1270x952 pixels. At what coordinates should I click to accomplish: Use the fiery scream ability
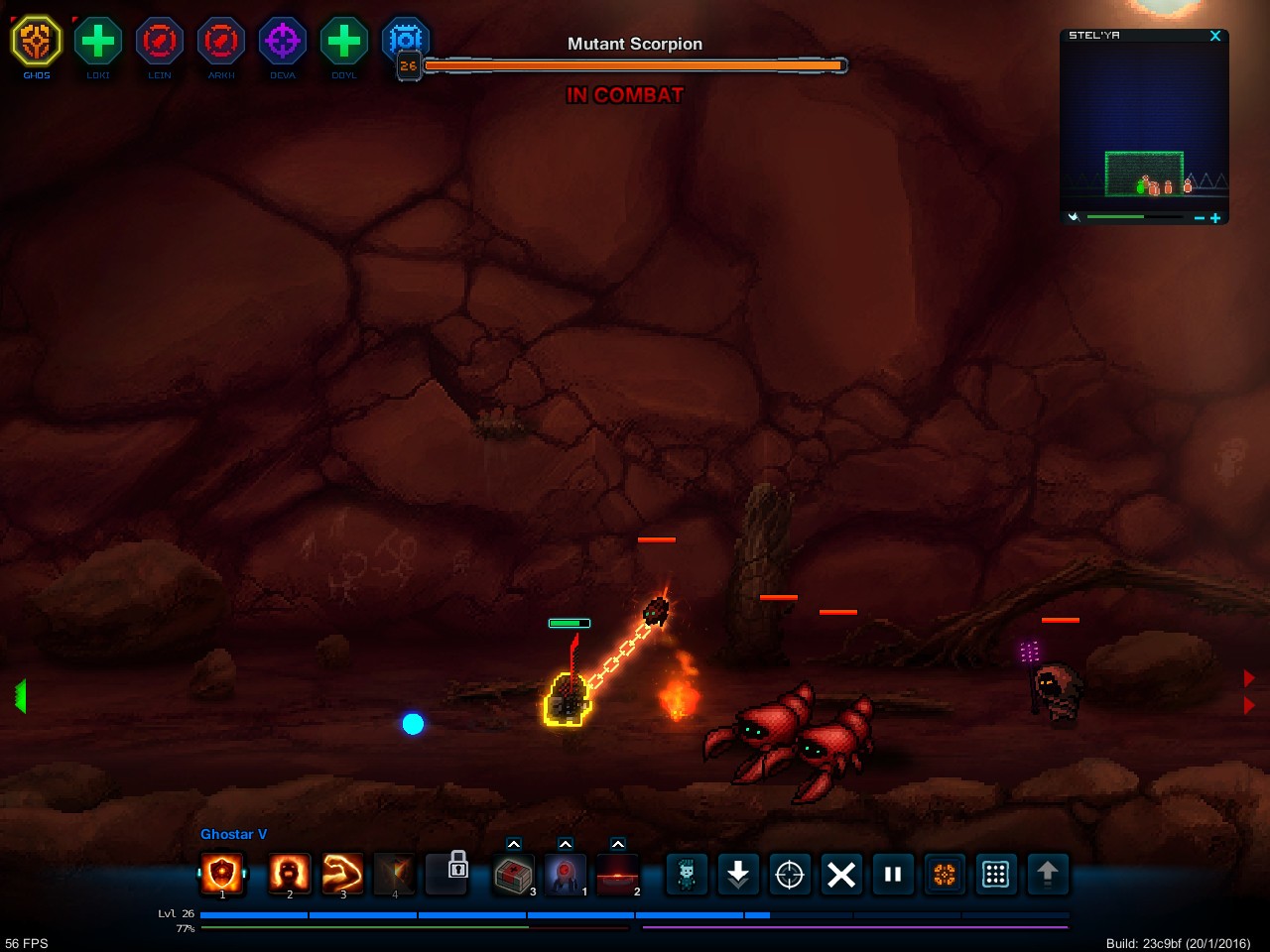[x=290, y=874]
